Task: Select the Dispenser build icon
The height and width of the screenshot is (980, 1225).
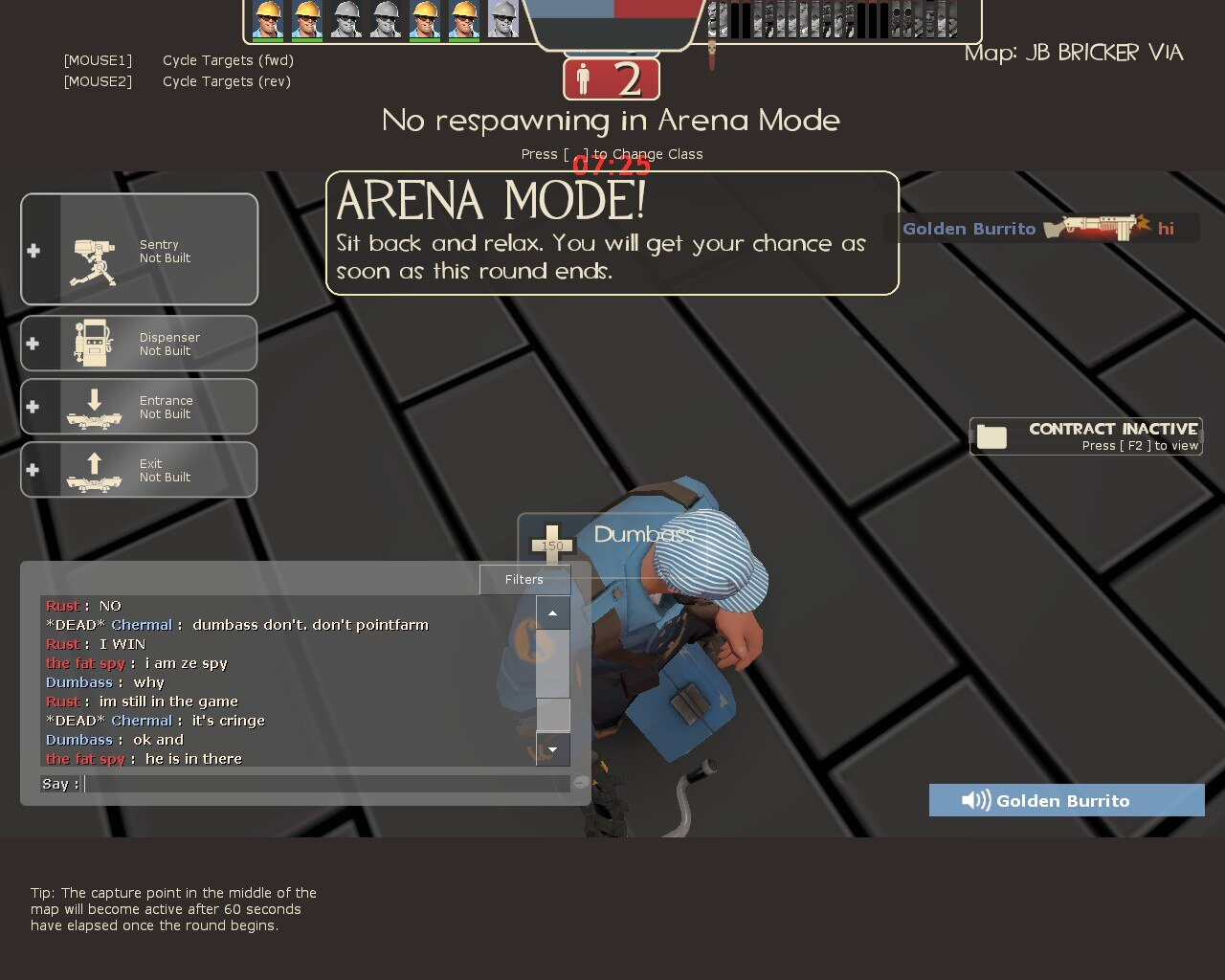Action: (96, 344)
